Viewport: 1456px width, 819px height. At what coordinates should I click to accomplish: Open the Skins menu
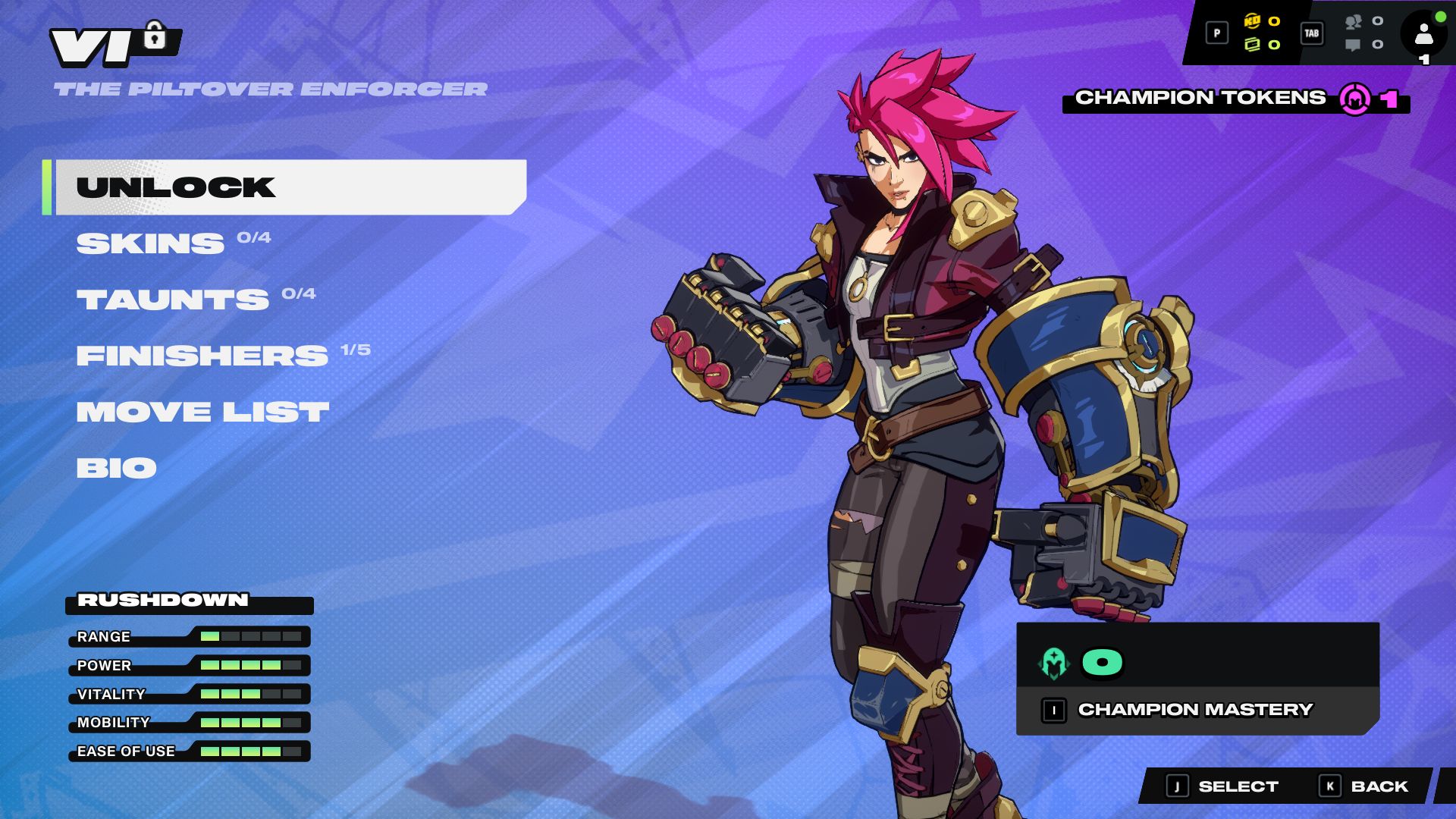(150, 243)
